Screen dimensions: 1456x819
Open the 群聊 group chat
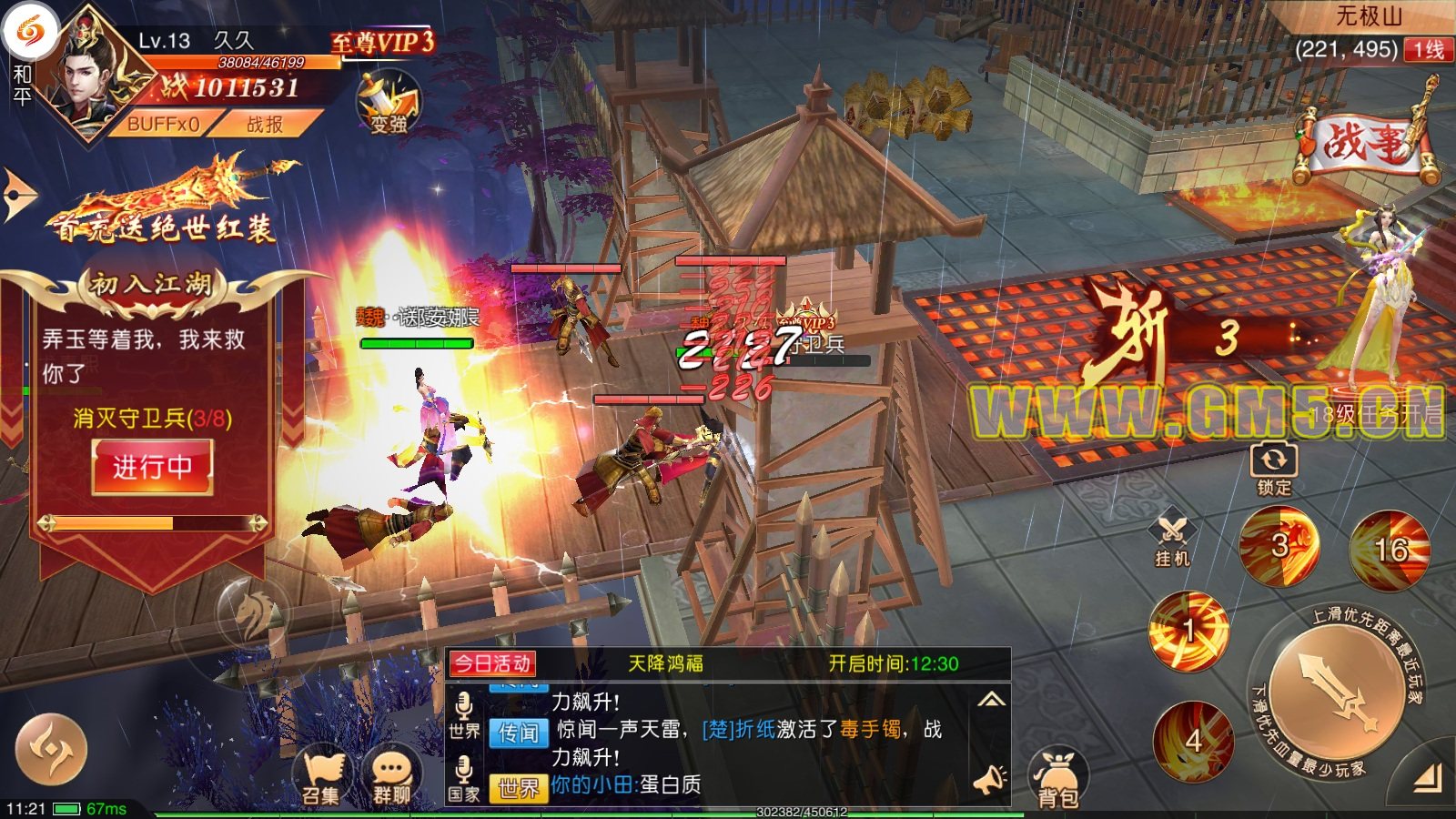[x=392, y=776]
